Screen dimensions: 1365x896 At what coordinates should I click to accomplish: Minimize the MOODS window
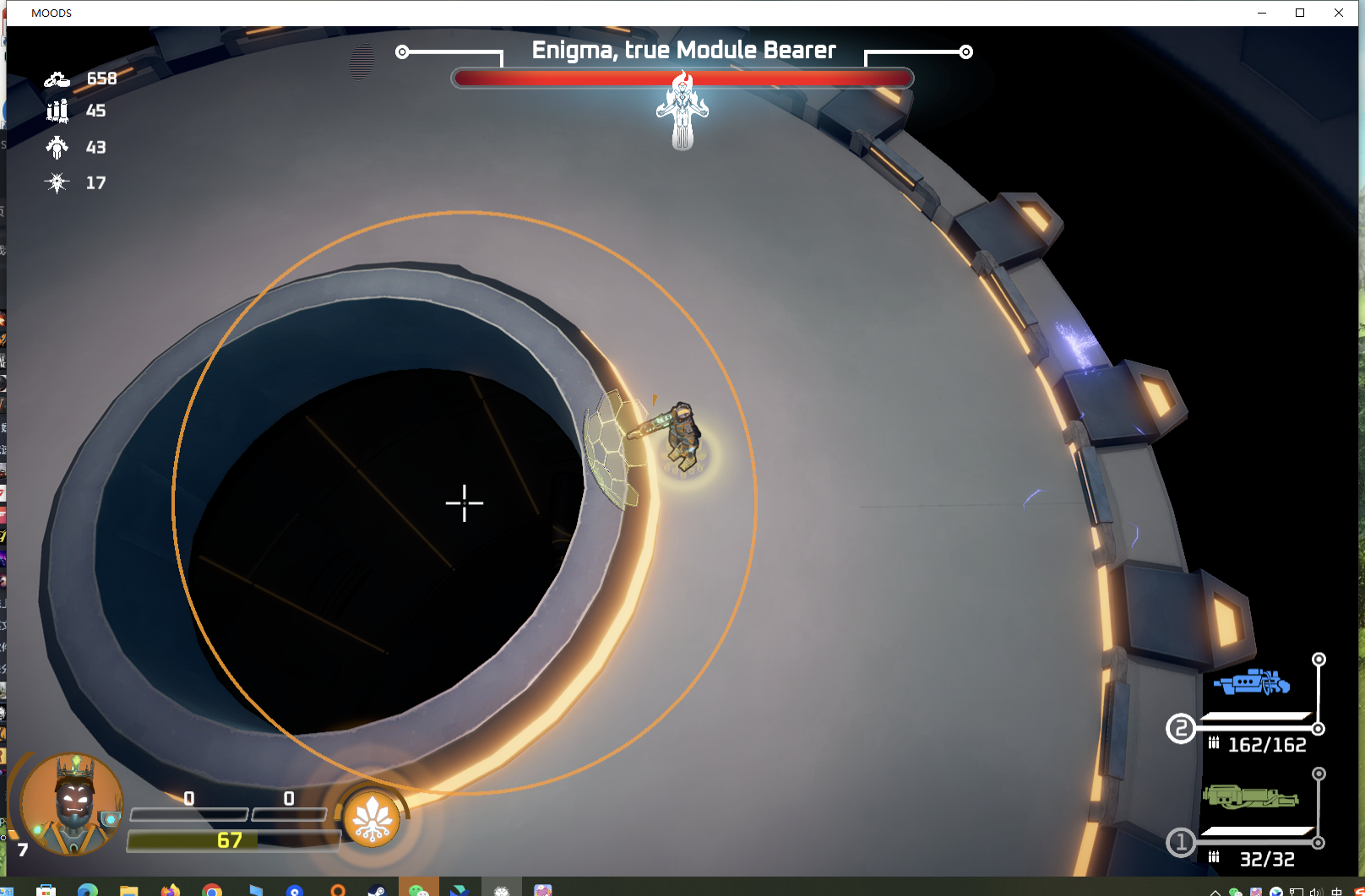tap(1262, 13)
